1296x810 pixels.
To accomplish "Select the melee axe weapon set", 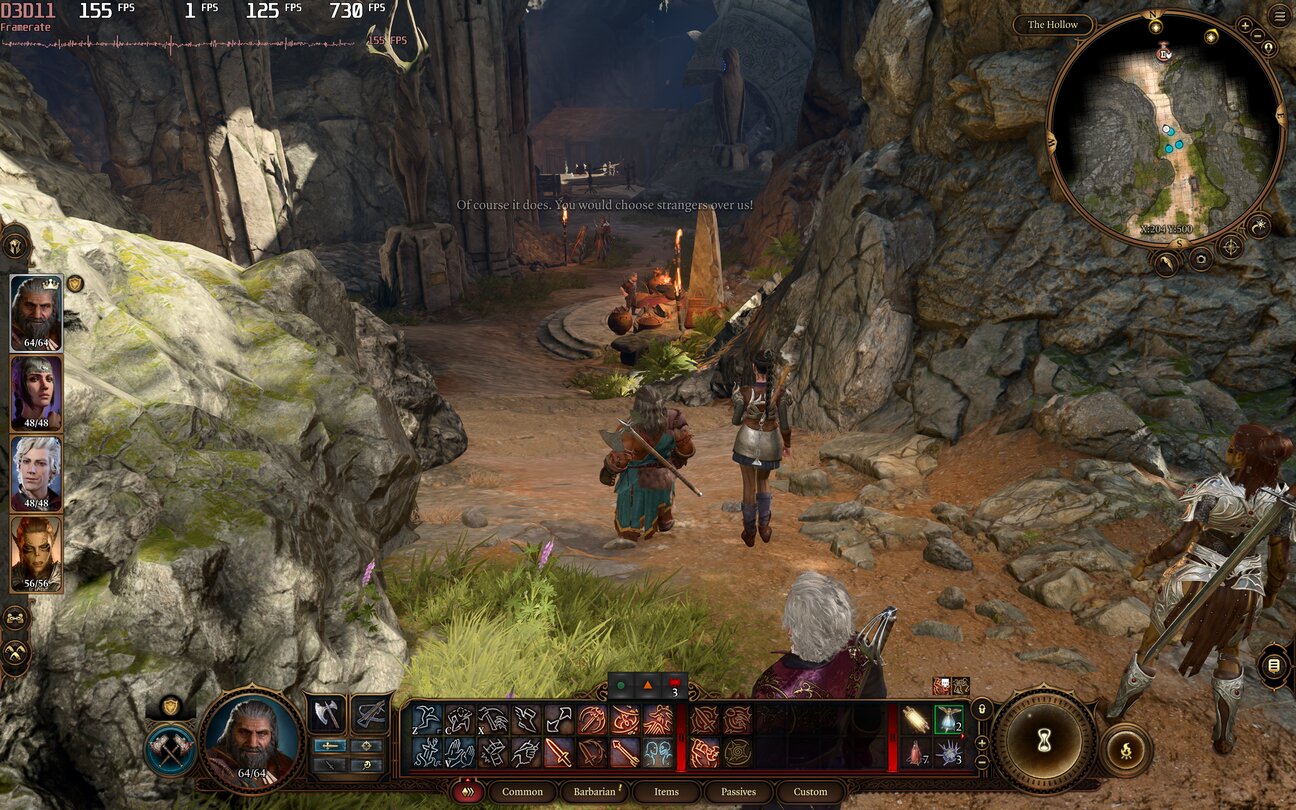I will (327, 713).
